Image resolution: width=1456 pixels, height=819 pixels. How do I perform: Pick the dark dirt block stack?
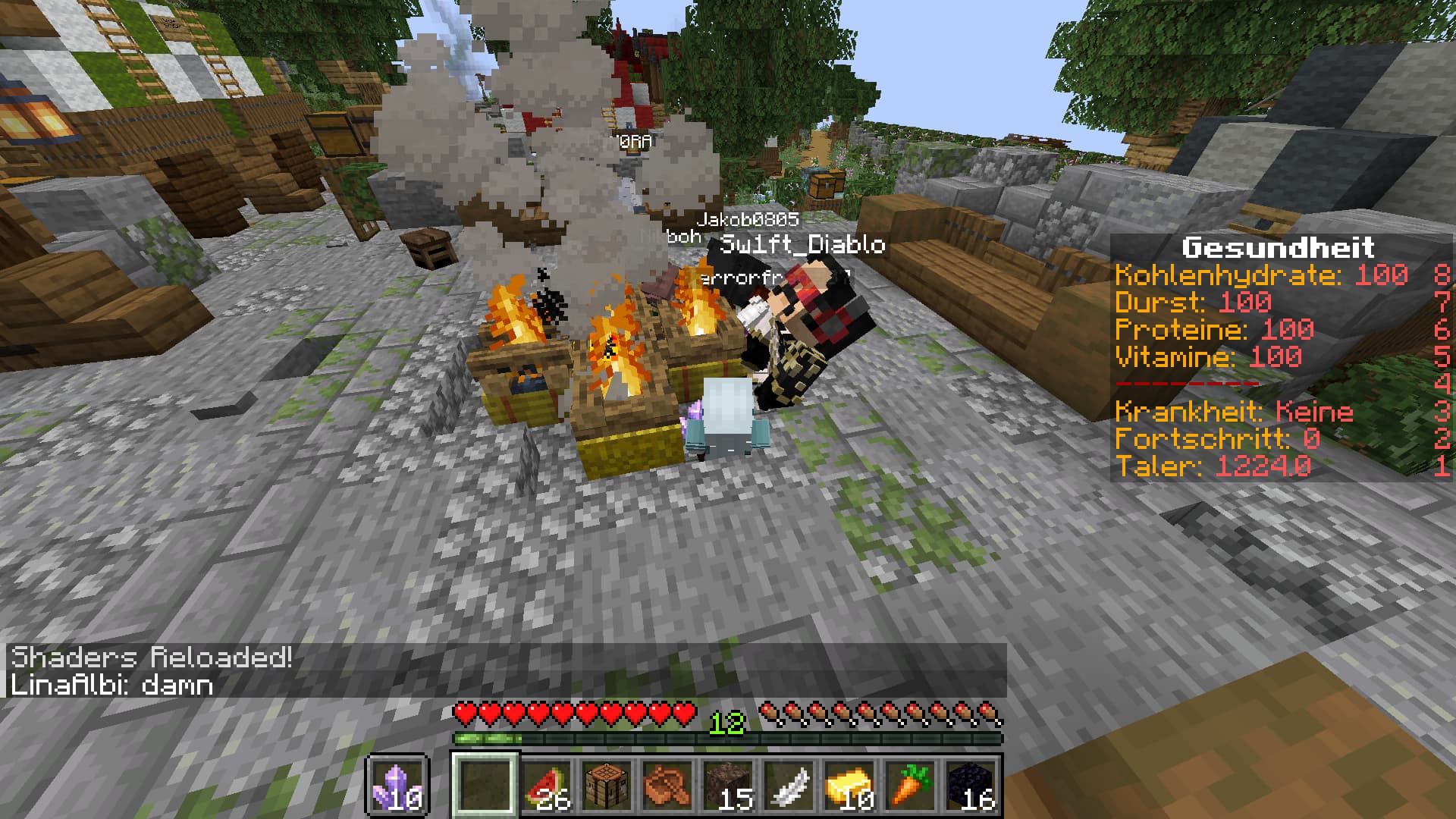coord(728,786)
